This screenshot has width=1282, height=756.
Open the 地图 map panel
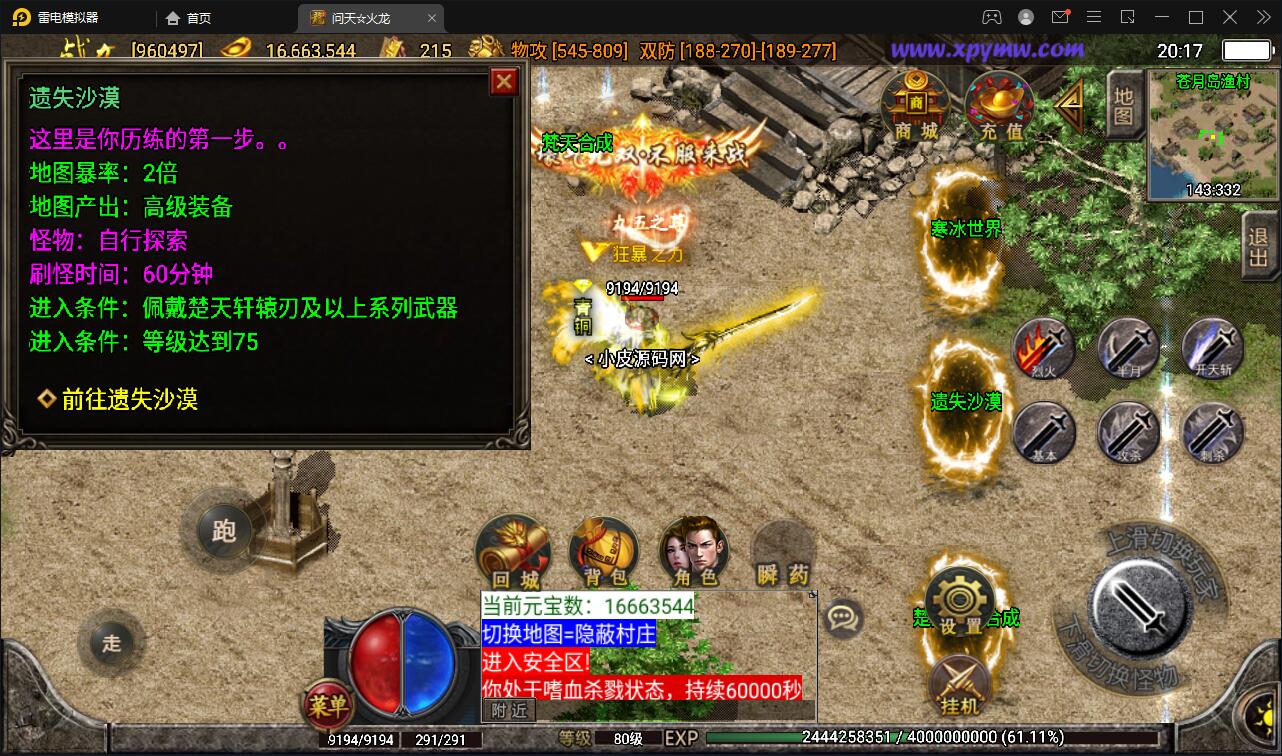1124,103
